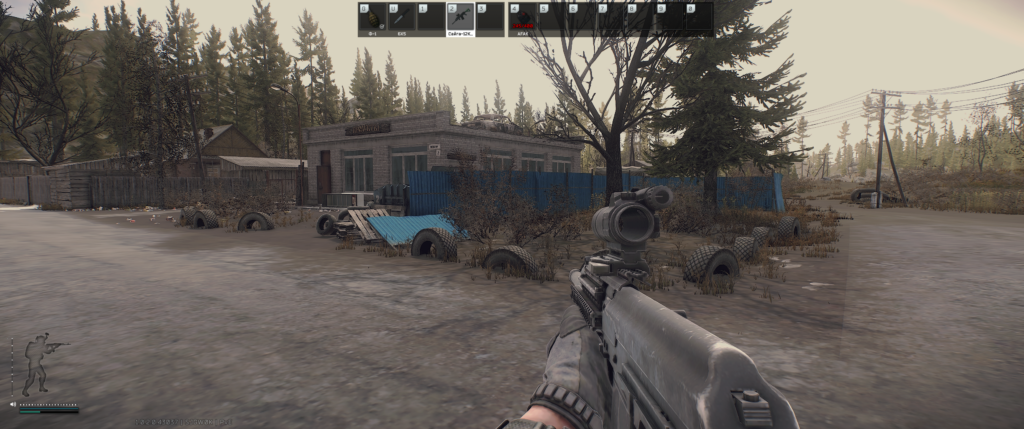This screenshot has width=1024, height=429.
Task: Choose the knife slot in the hotbar
Action: [x=401, y=18]
